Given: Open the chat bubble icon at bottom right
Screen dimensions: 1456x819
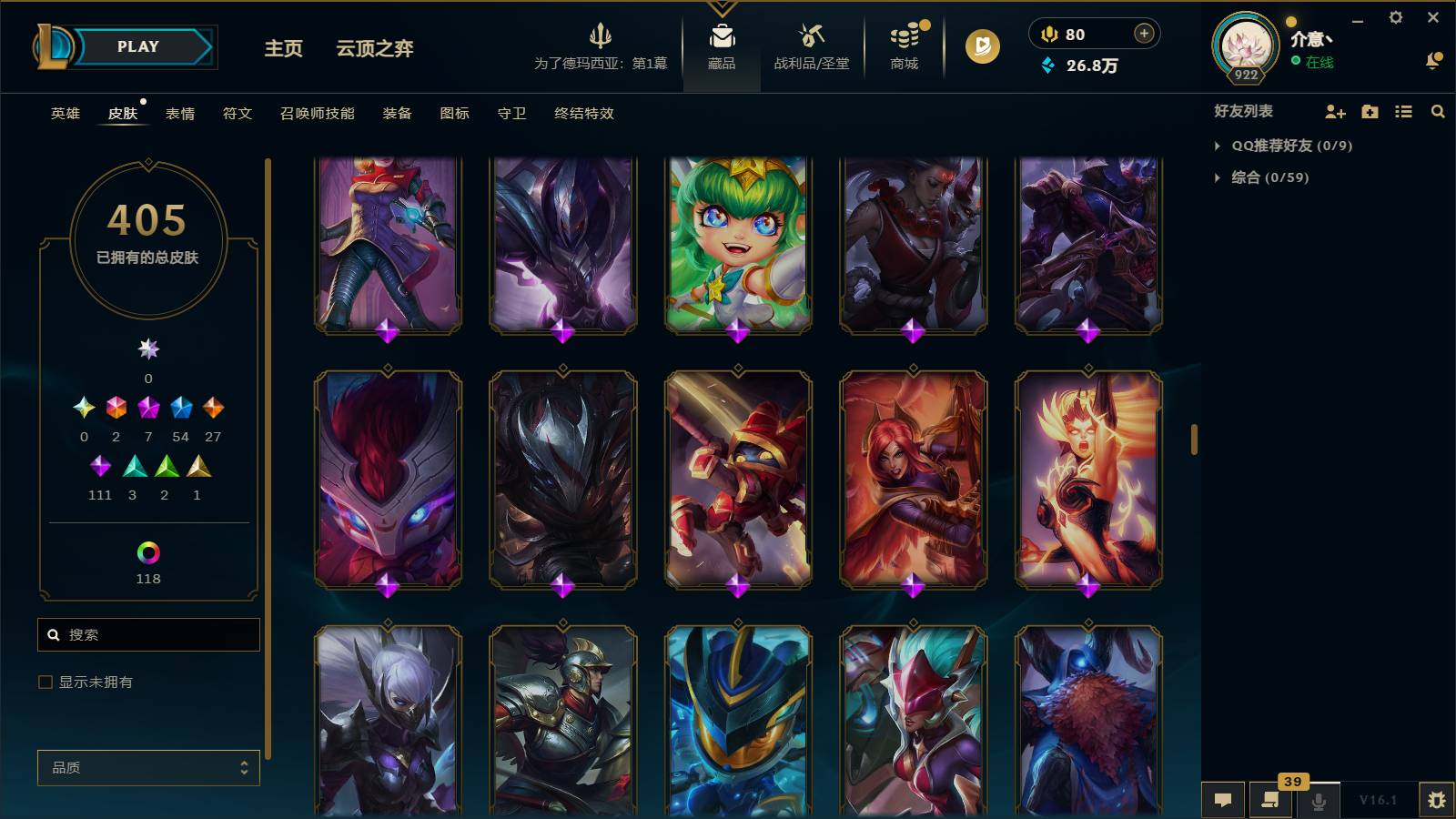Looking at the screenshot, I should 1223,800.
